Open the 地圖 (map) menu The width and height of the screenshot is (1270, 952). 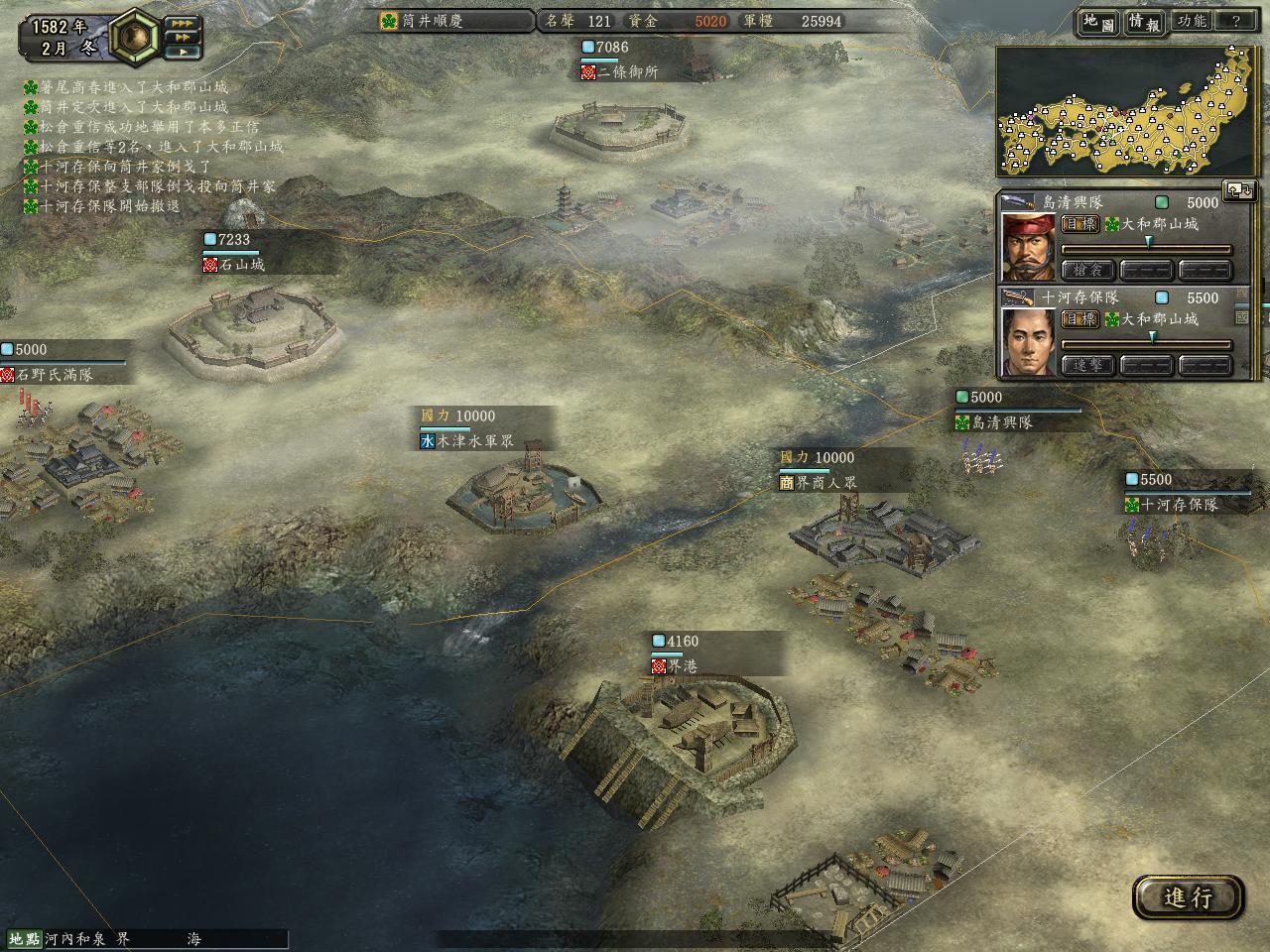(x=1098, y=22)
